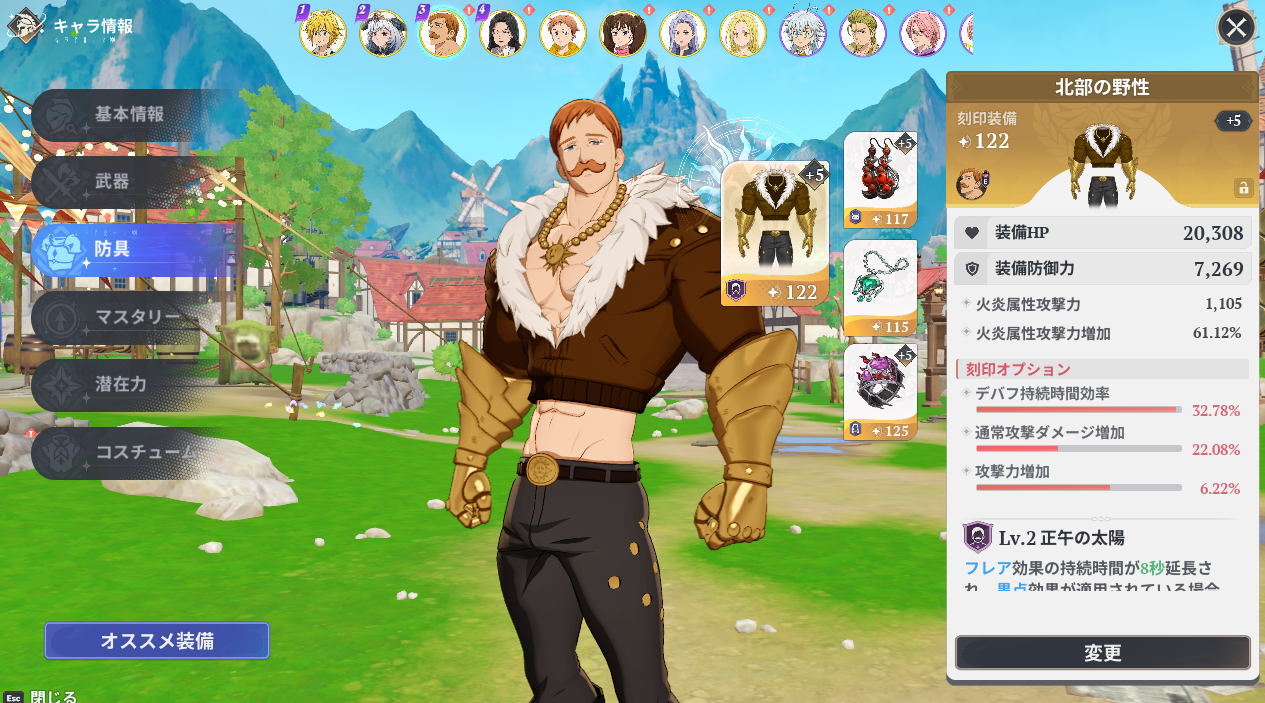
Task: Select the silver-haired character numbered 2
Action: (383, 33)
